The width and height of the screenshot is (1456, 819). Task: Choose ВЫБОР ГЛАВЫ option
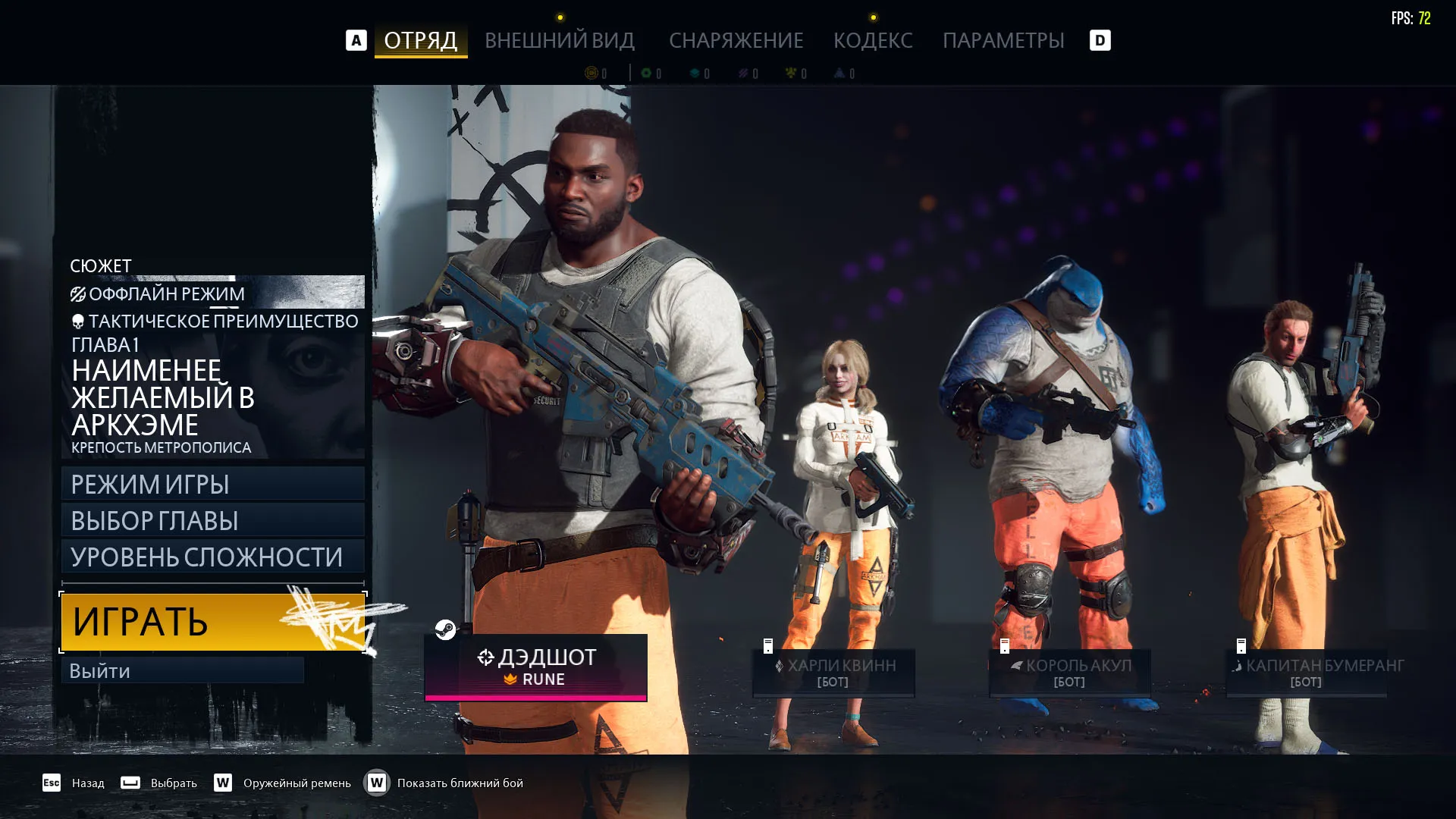(212, 520)
